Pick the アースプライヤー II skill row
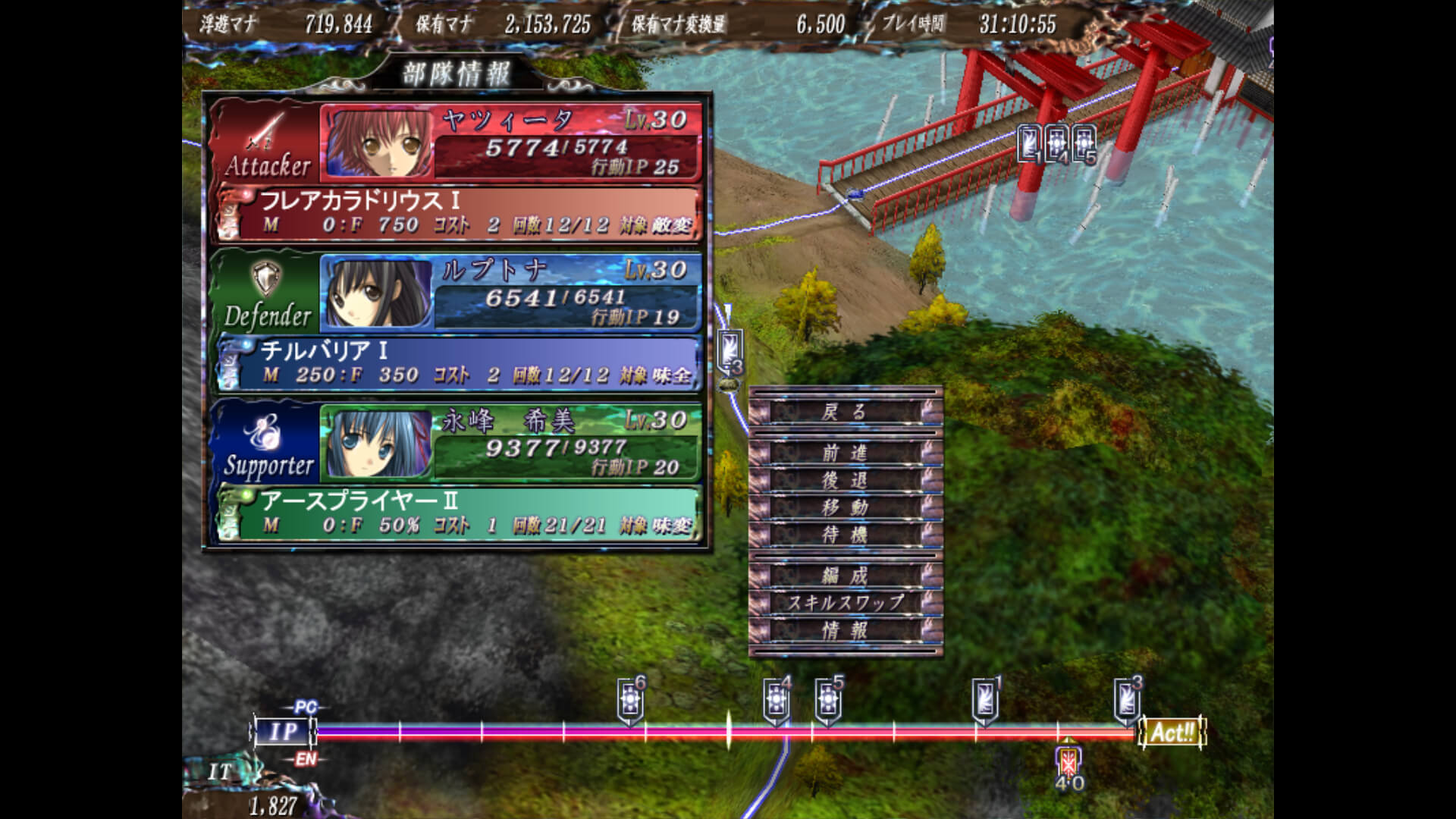 pos(466,513)
